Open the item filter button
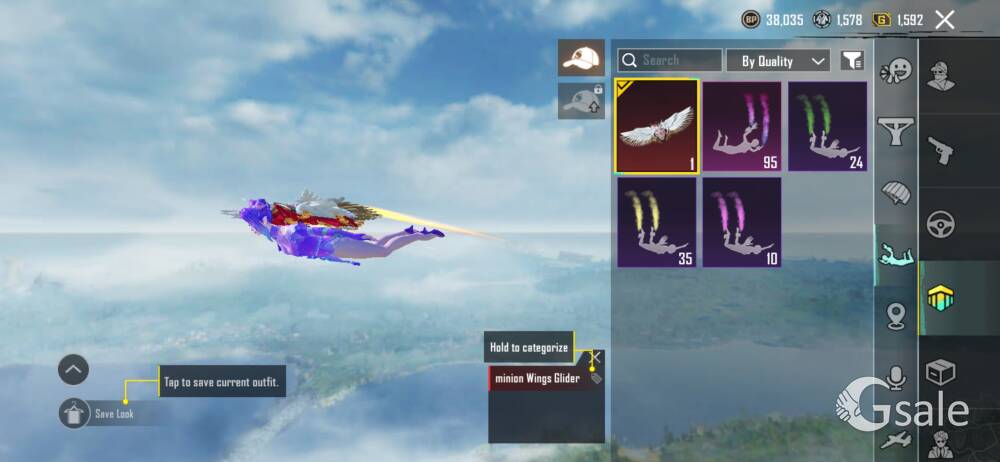 coord(852,61)
